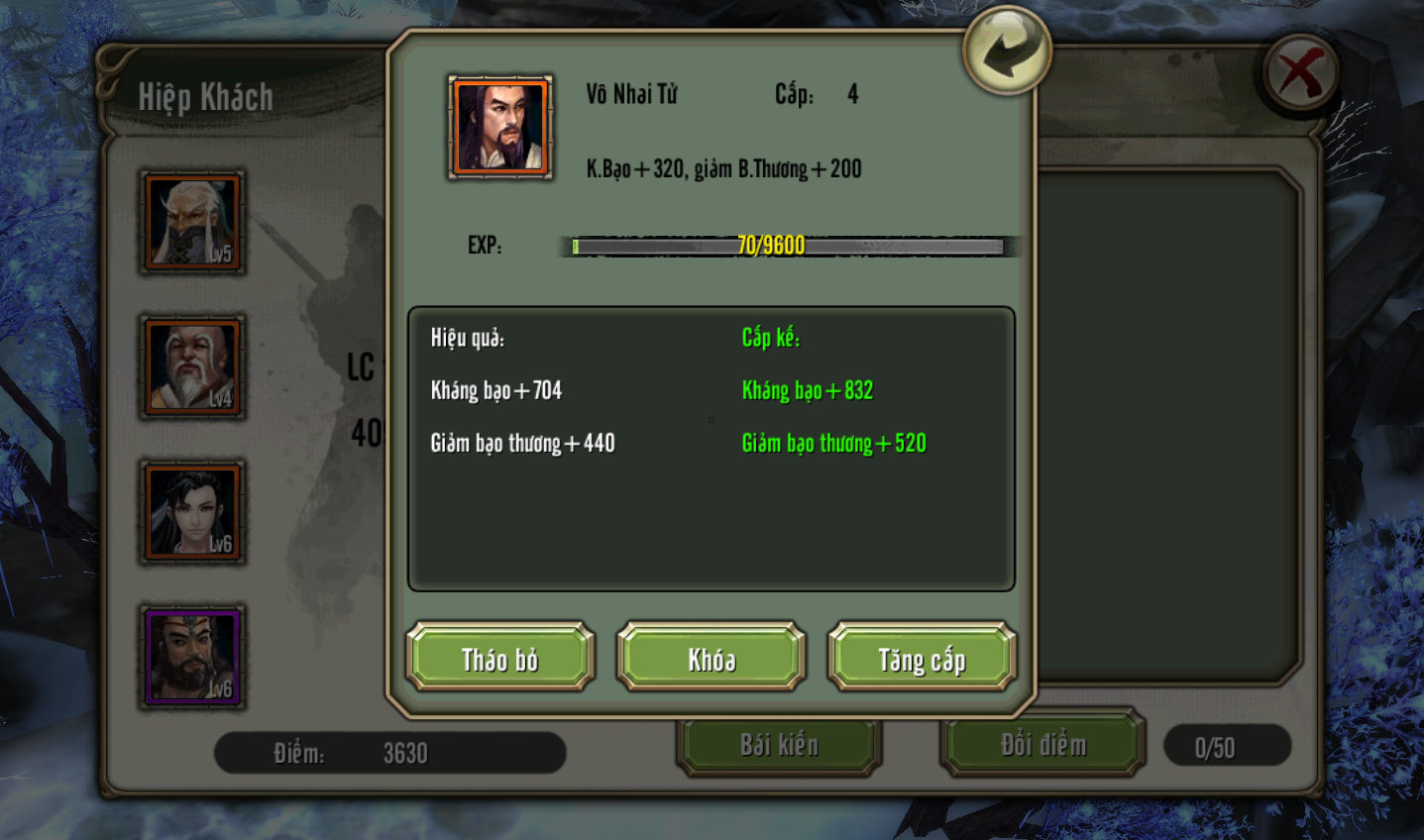The image size is (1424, 840).
Task: Tap the Vô Nhai Tử portrait
Action: 500,127
